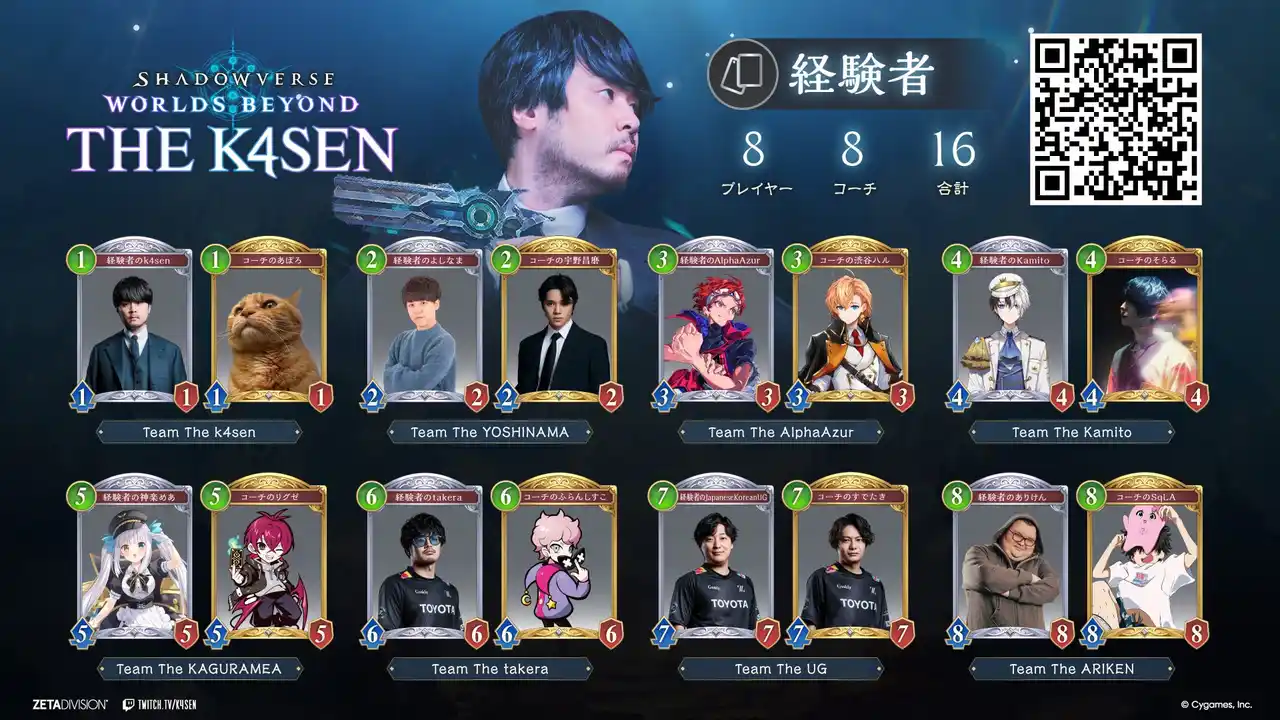
Task: Select the Team The KAGURAMEA banner
Action: (199, 669)
